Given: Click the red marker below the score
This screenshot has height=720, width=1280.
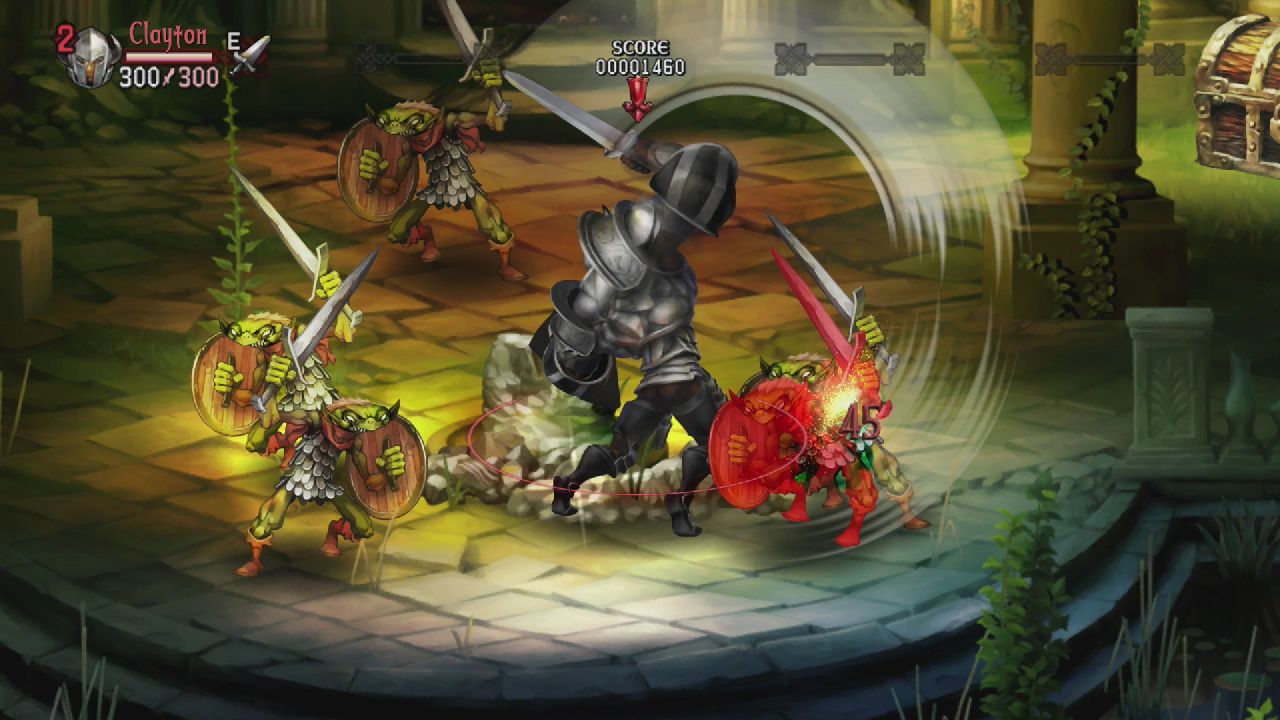Looking at the screenshot, I should pyautogui.click(x=637, y=95).
